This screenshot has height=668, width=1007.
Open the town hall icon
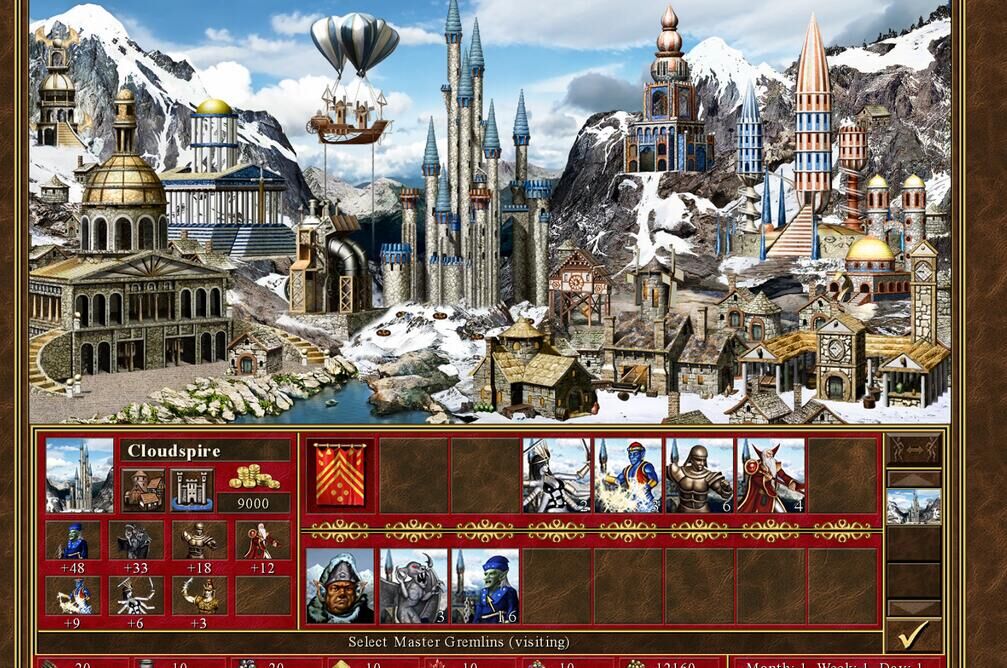pos(143,490)
